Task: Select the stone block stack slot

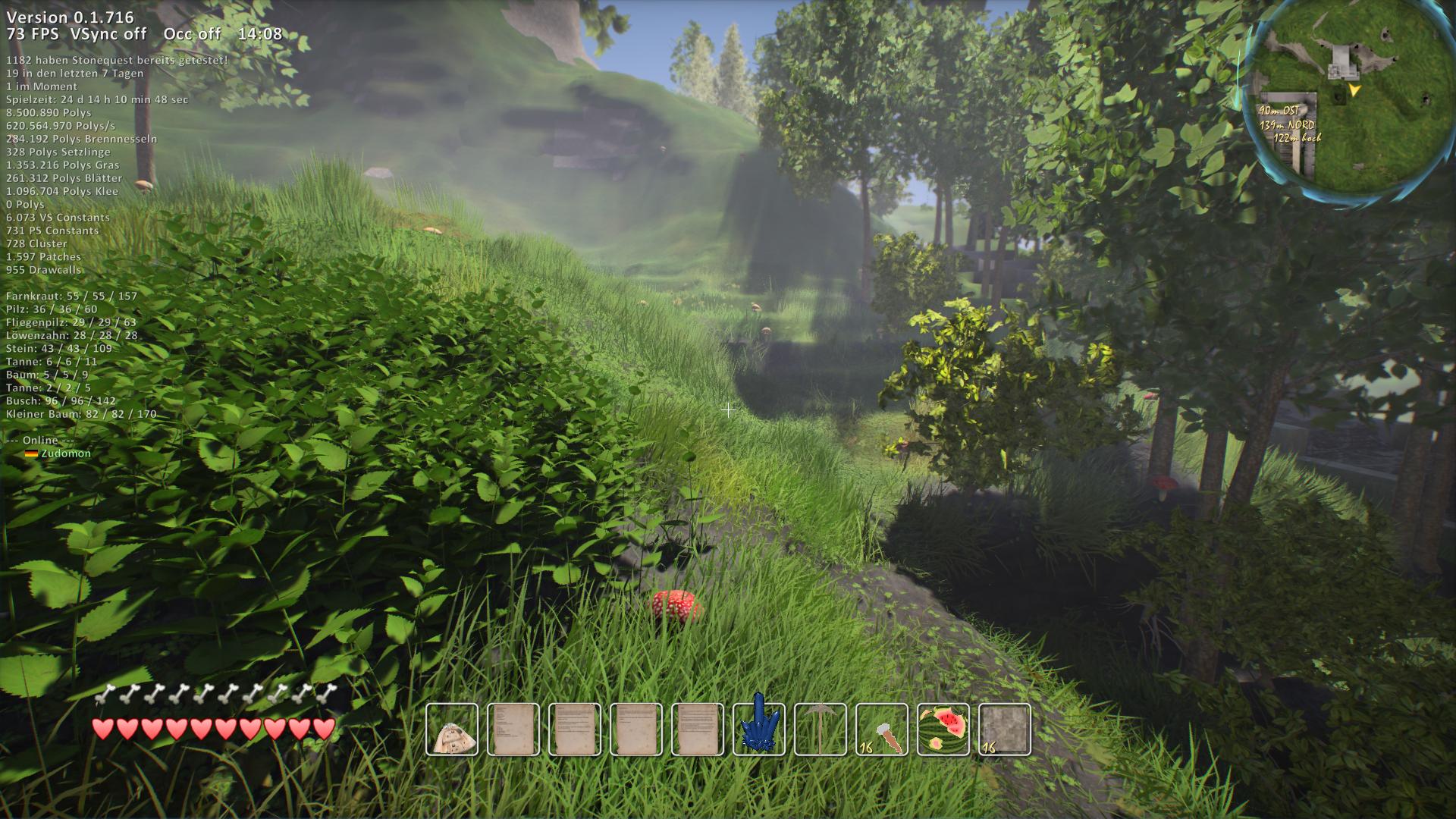Action: click(x=1005, y=730)
